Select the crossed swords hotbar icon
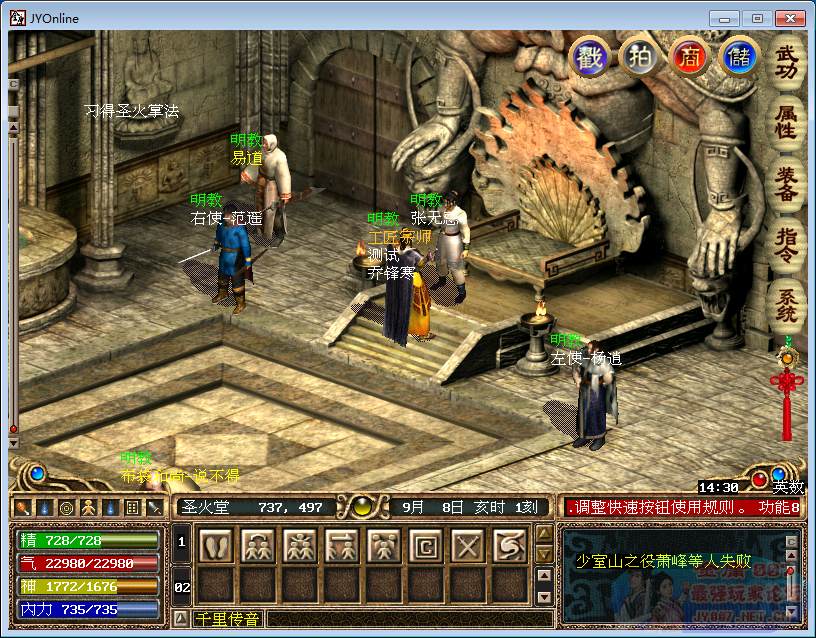 (466, 545)
